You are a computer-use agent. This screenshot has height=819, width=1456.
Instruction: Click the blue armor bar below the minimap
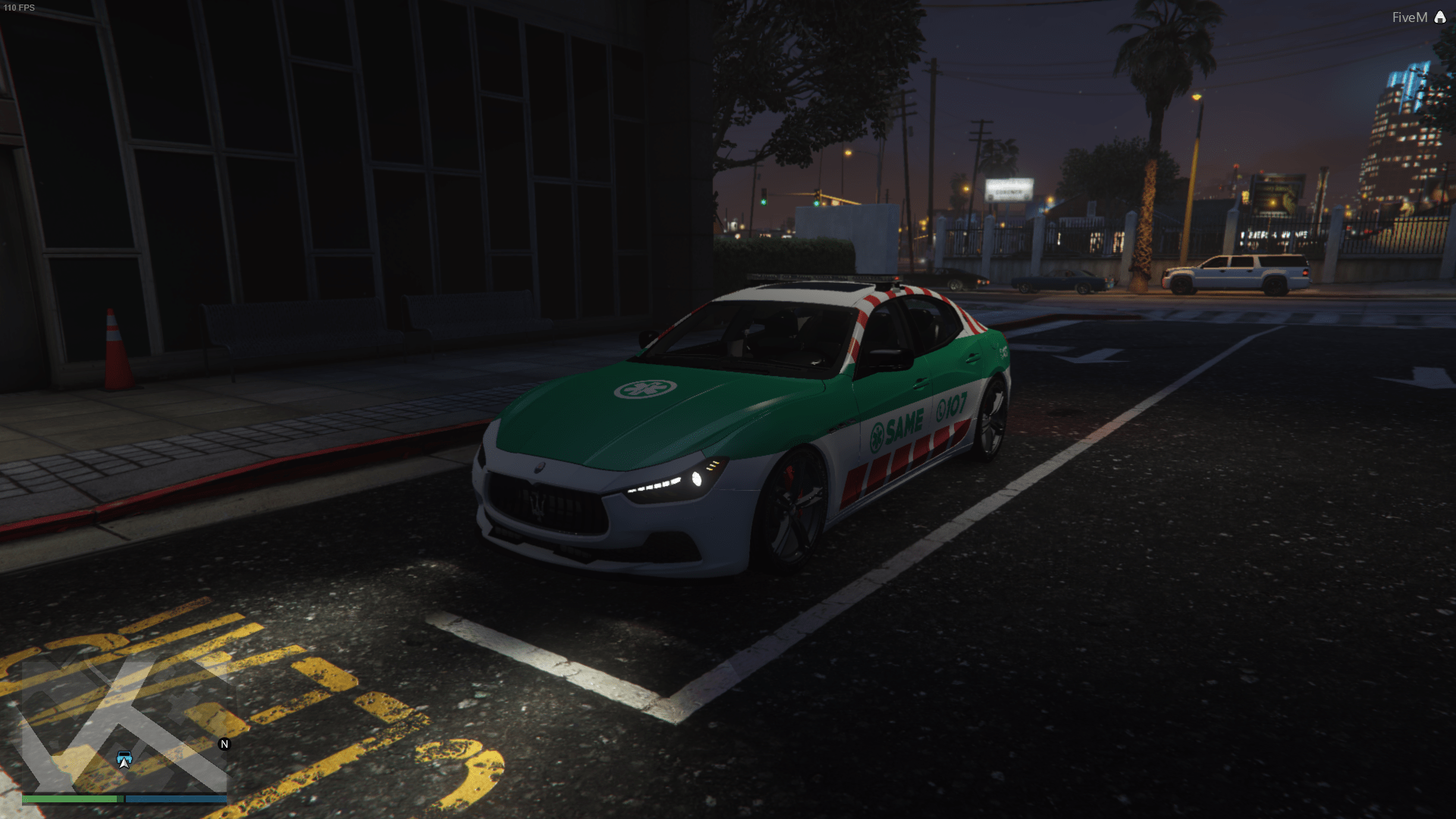177,799
